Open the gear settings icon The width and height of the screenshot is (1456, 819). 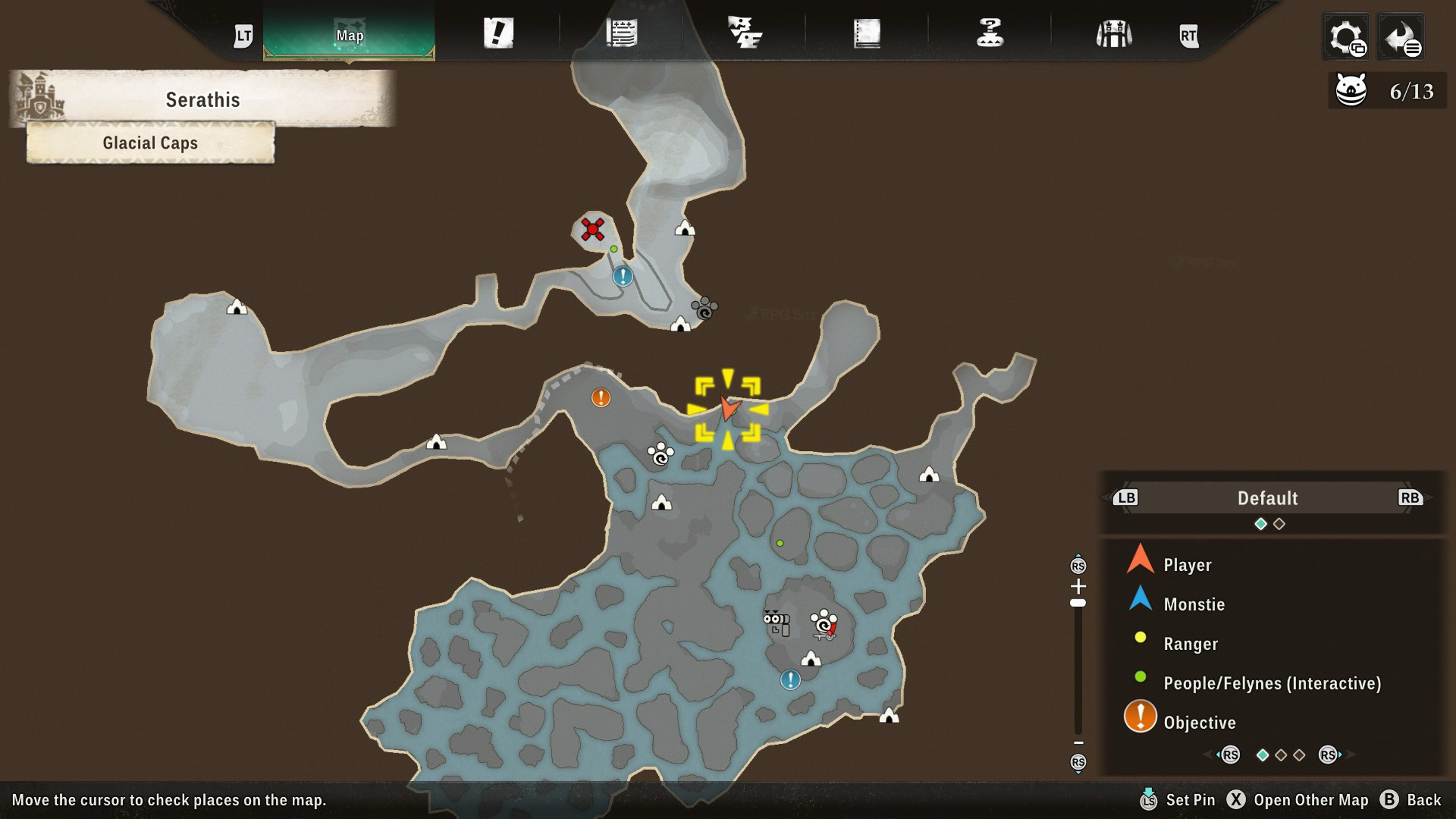(x=1346, y=37)
